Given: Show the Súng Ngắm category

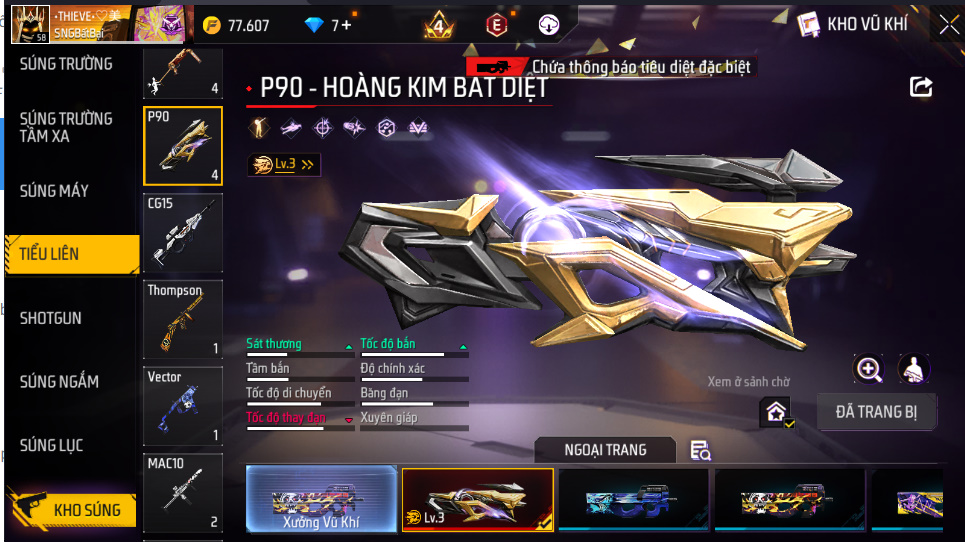Looking at the screenshot, I should (x=59, y=381).
